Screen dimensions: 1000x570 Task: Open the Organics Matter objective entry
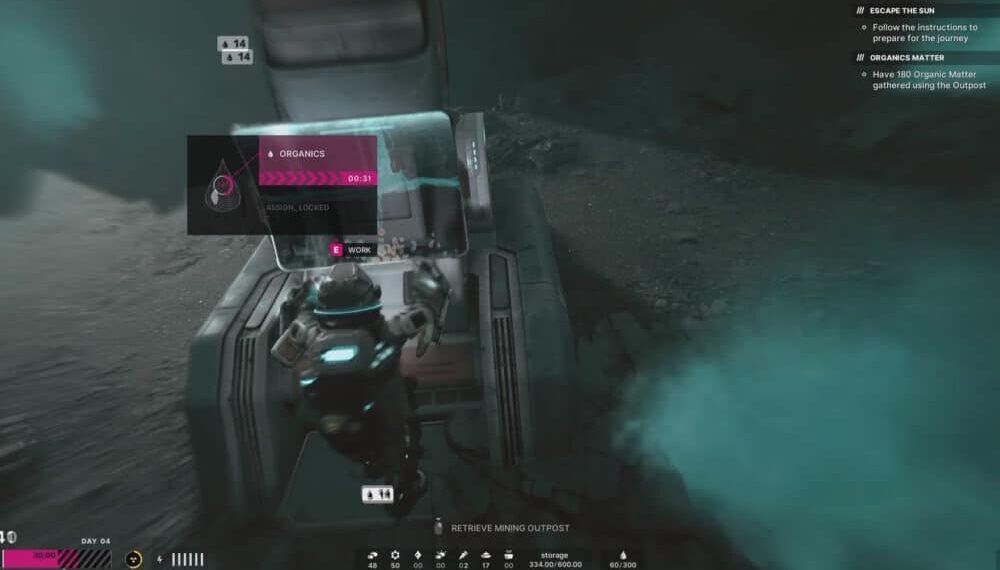tap(907, 57)
